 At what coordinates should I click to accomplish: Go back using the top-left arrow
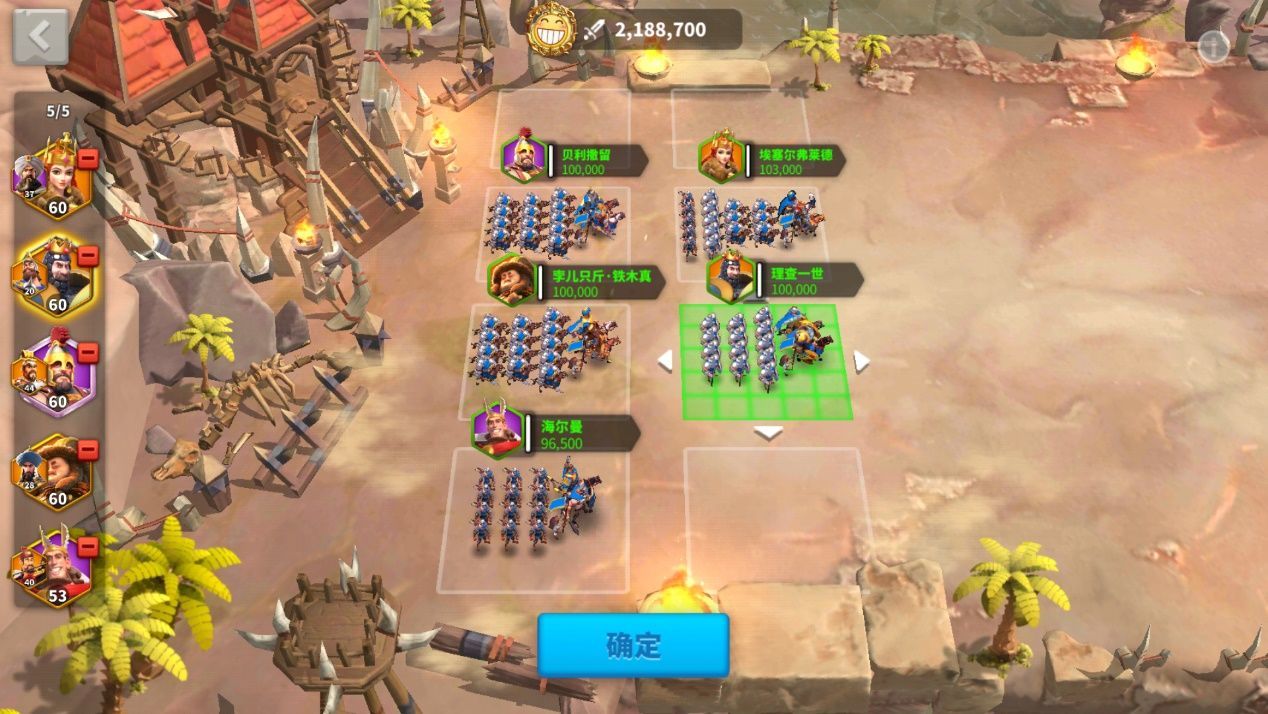tap(40, 37)
